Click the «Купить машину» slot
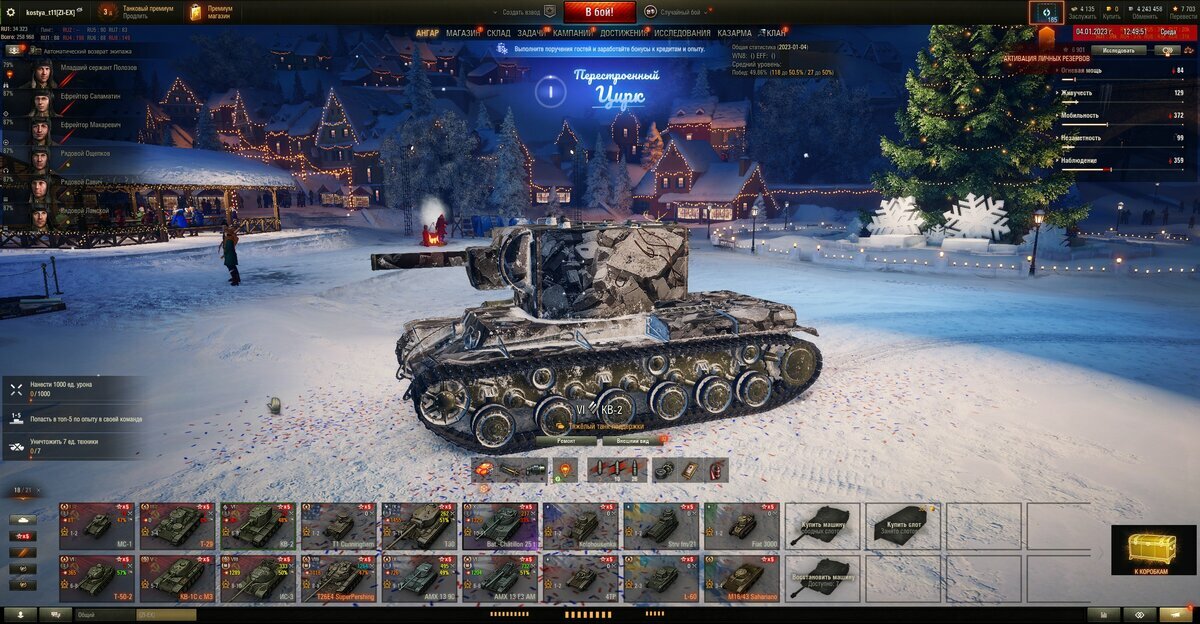Image resolution: width=1200 pixels, height=624 pixels. 822,524
